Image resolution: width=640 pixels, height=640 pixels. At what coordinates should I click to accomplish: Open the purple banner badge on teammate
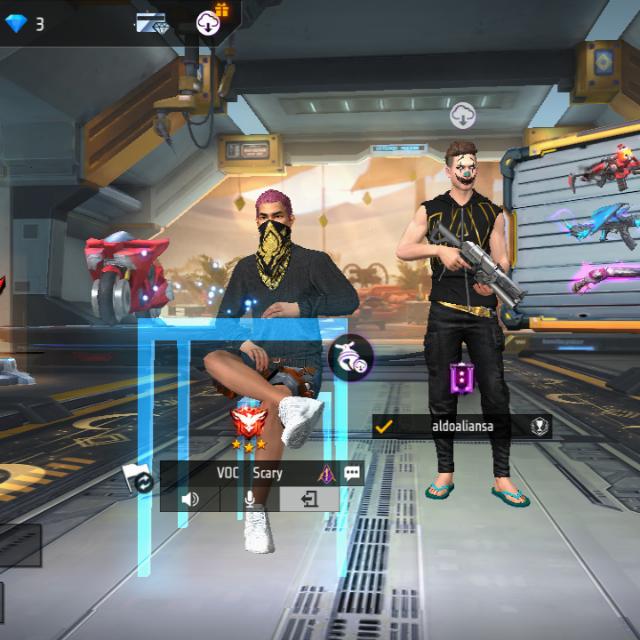click(x=461, y=378)
